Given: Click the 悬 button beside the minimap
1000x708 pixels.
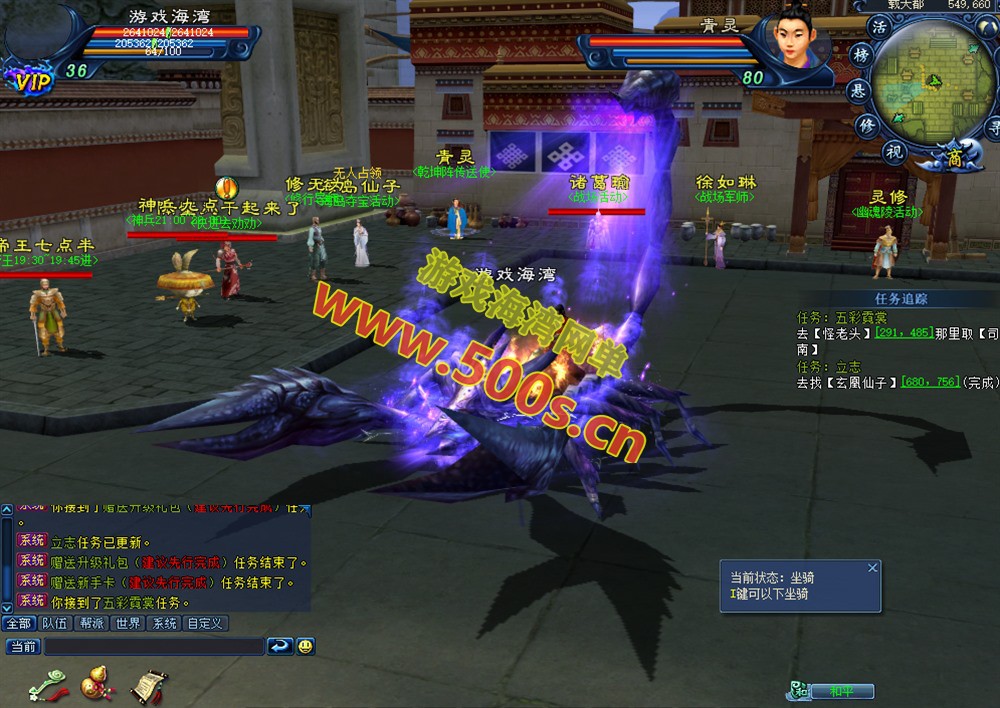Looking at the screenshot, I should click(856, 90).
